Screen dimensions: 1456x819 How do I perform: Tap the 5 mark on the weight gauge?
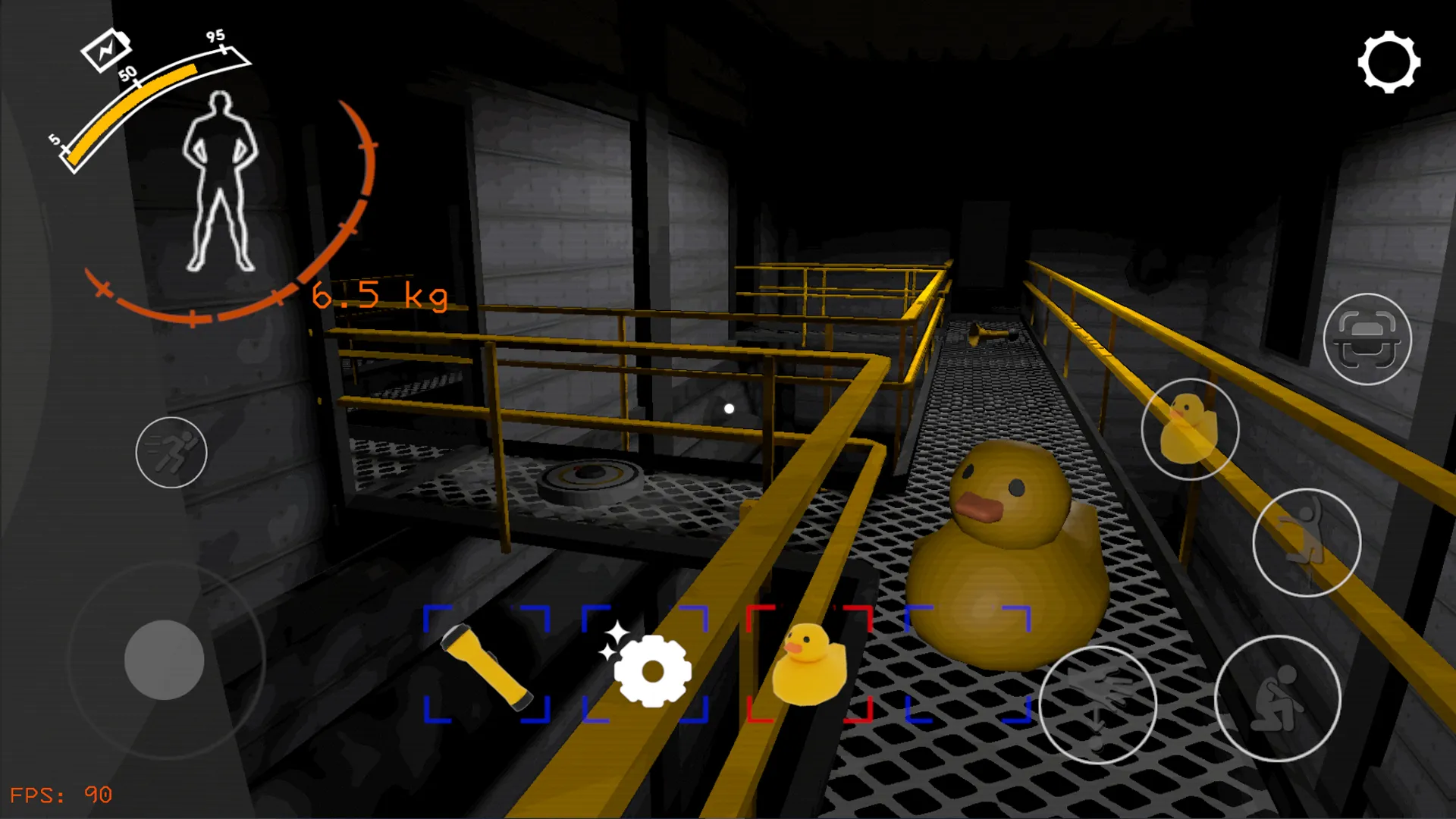pos(55,140)
